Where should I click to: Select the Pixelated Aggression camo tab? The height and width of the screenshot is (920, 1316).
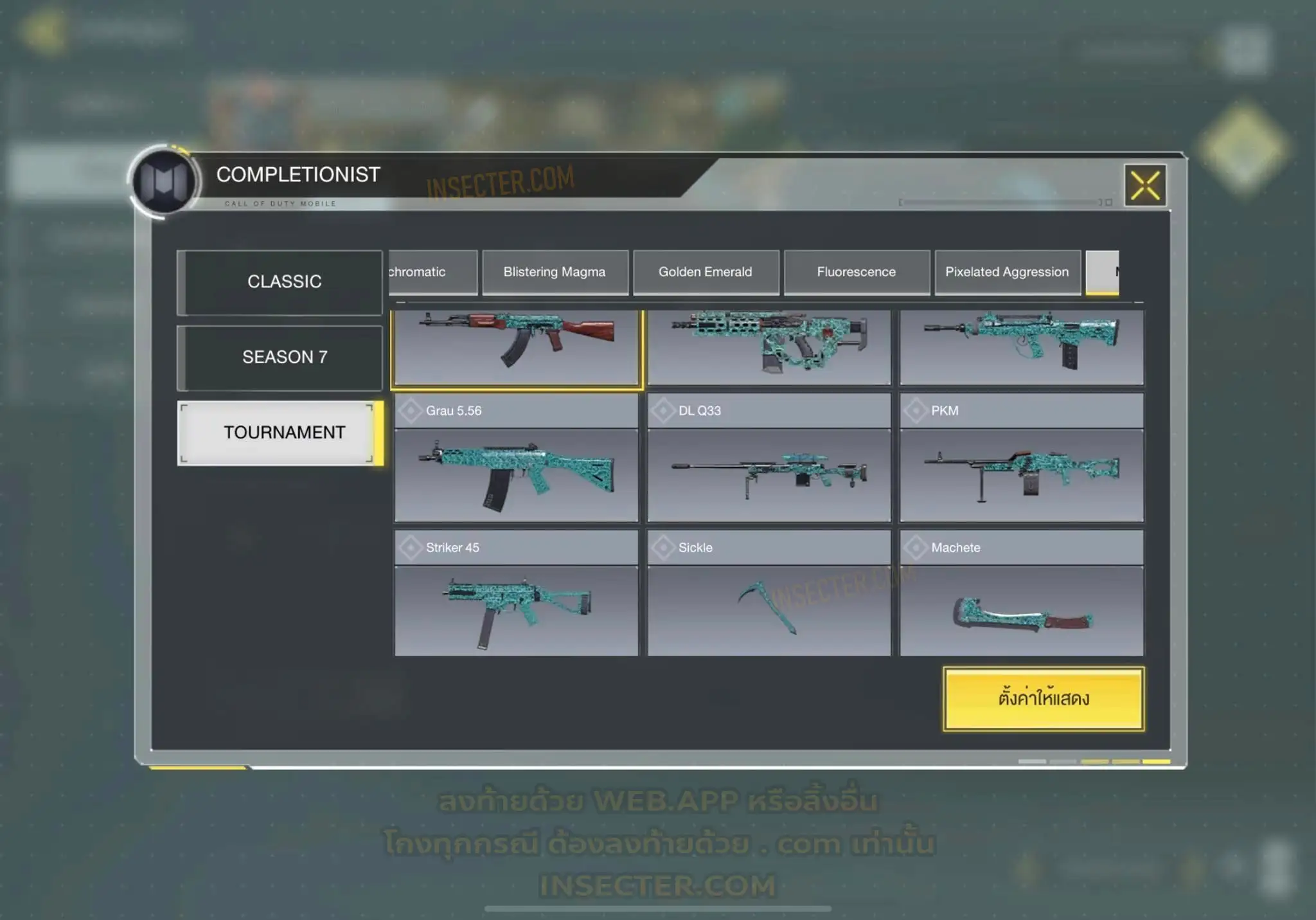(1007, 272)
